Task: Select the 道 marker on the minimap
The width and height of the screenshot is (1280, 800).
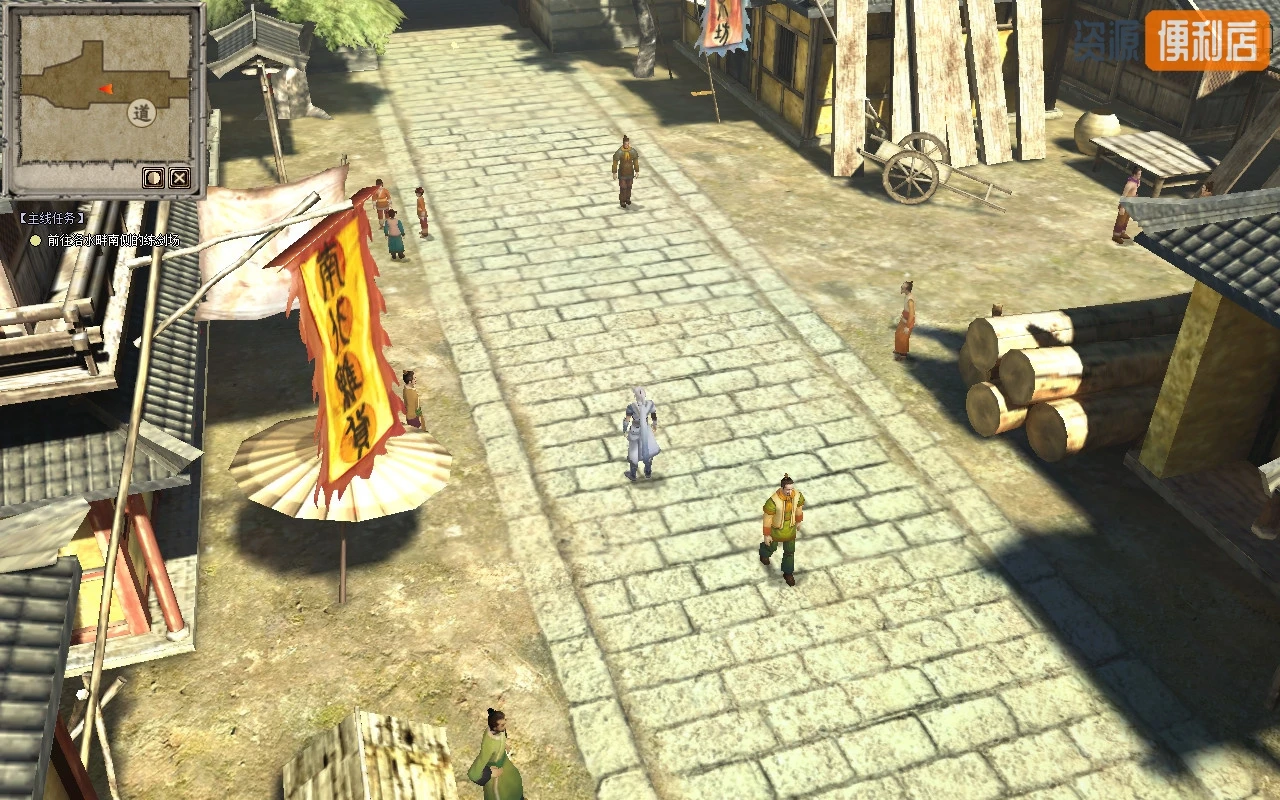Action: 143,114
